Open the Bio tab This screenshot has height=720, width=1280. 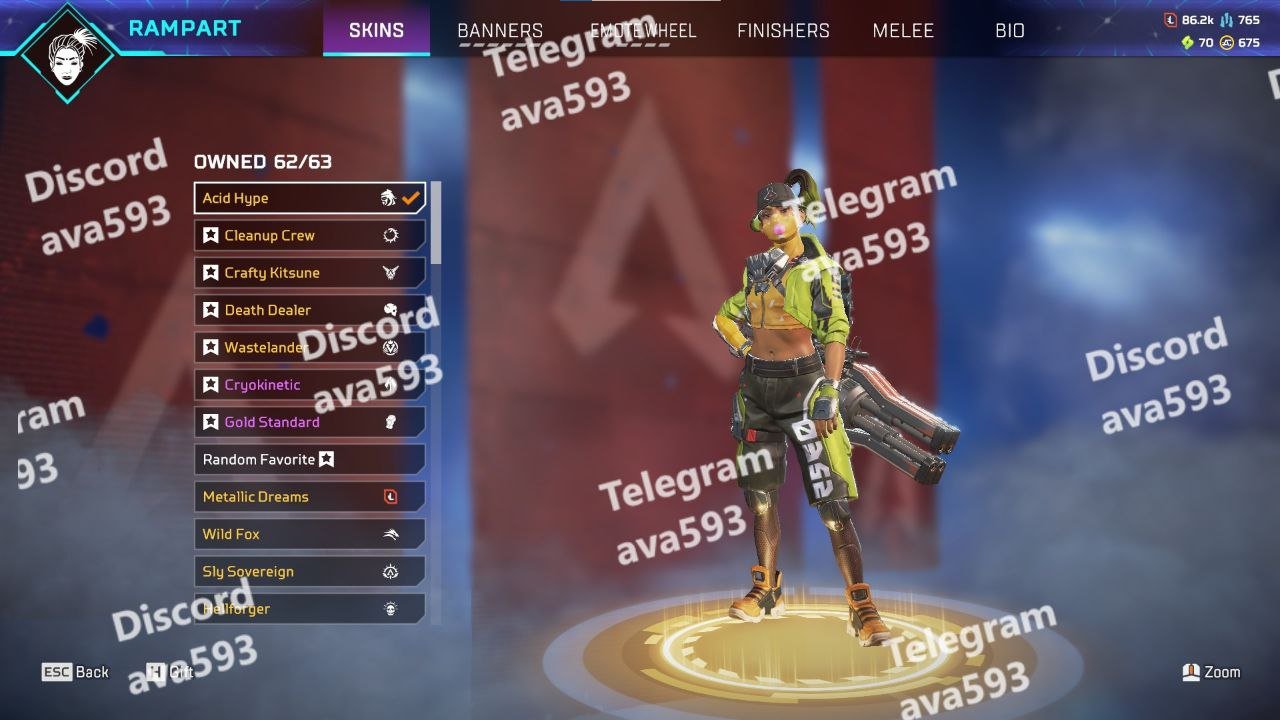coord(1010,31)
